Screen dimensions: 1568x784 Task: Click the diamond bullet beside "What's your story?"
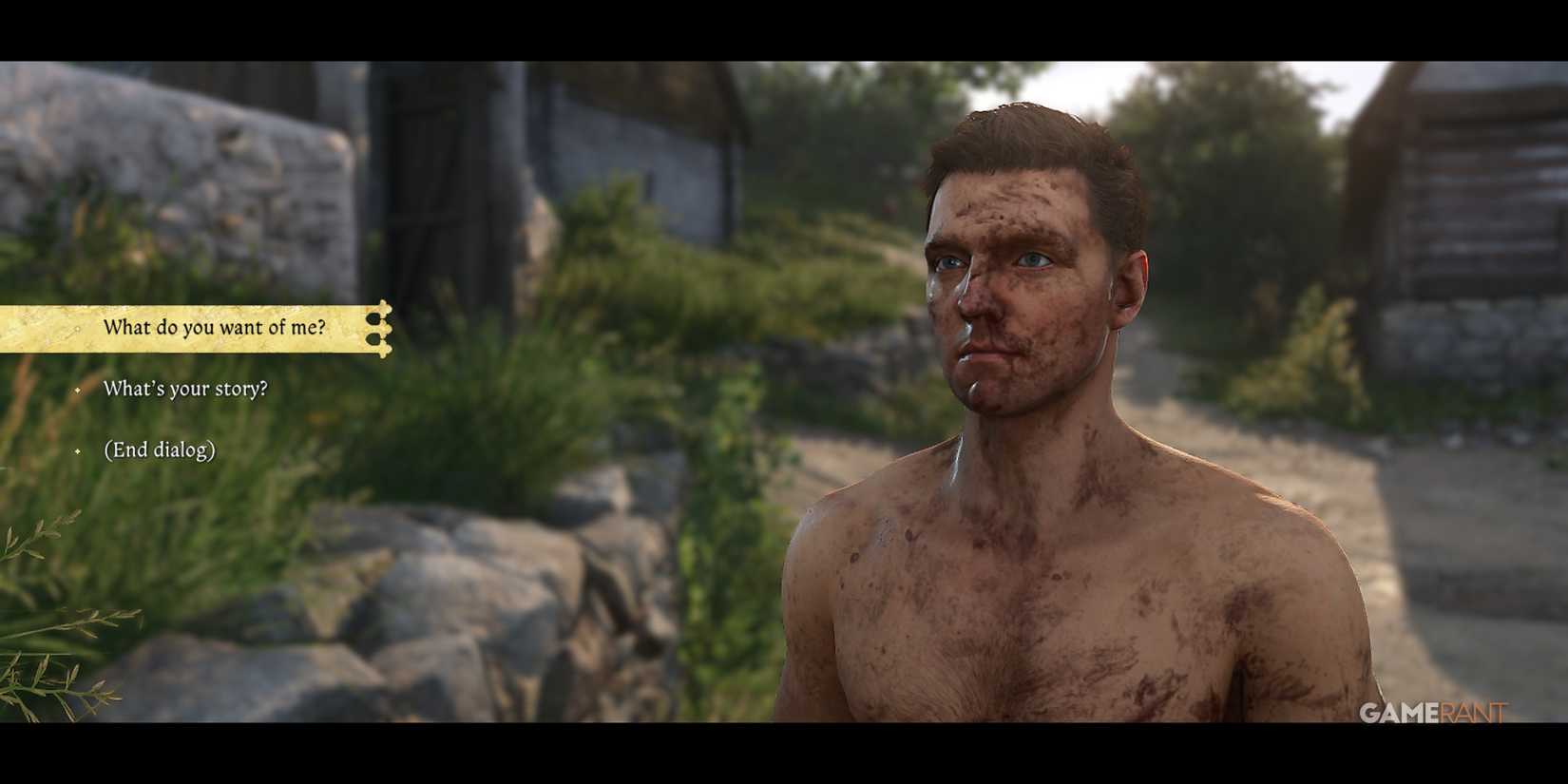(x=78, y=391)
